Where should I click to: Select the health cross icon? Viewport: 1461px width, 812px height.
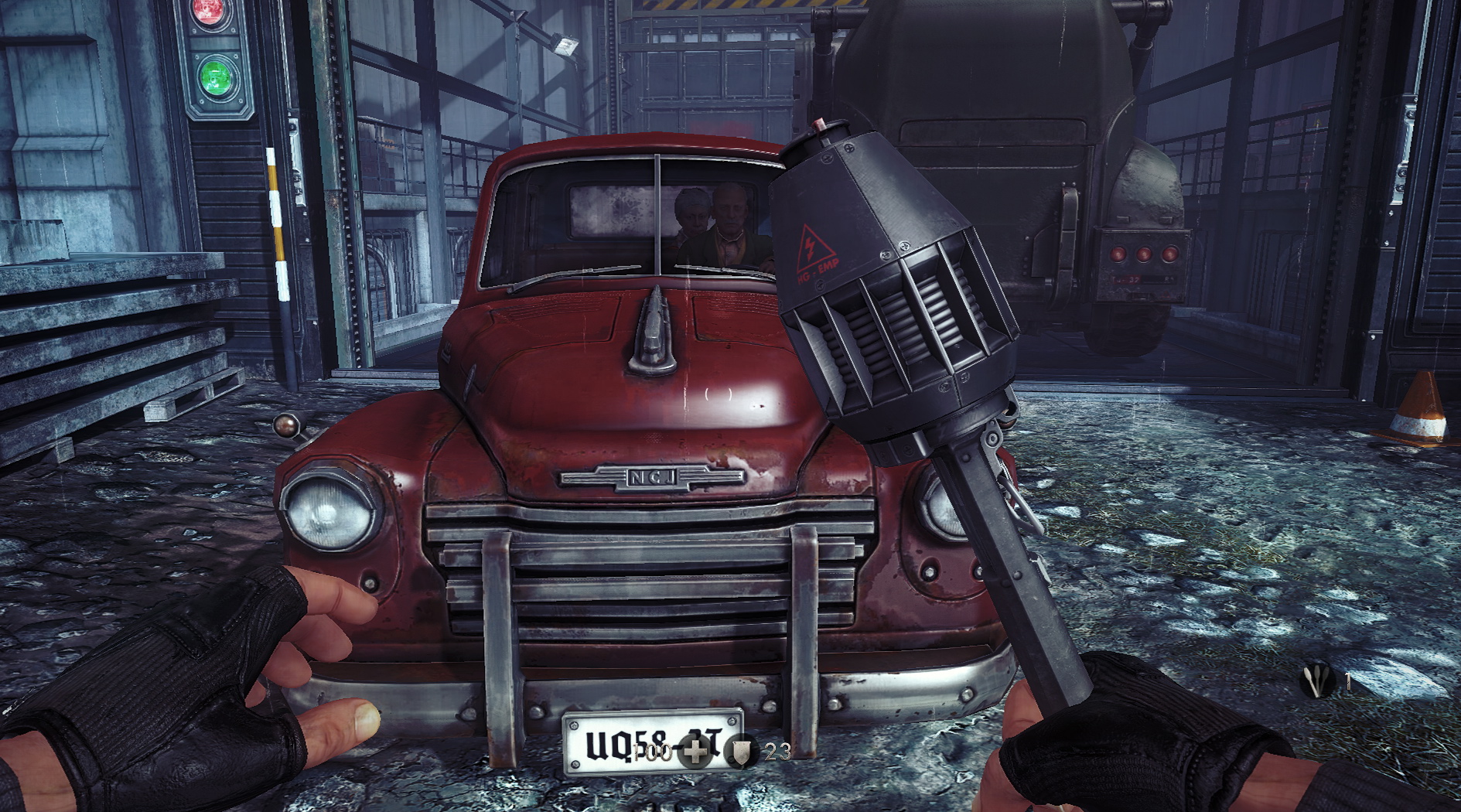click(695, 751)
